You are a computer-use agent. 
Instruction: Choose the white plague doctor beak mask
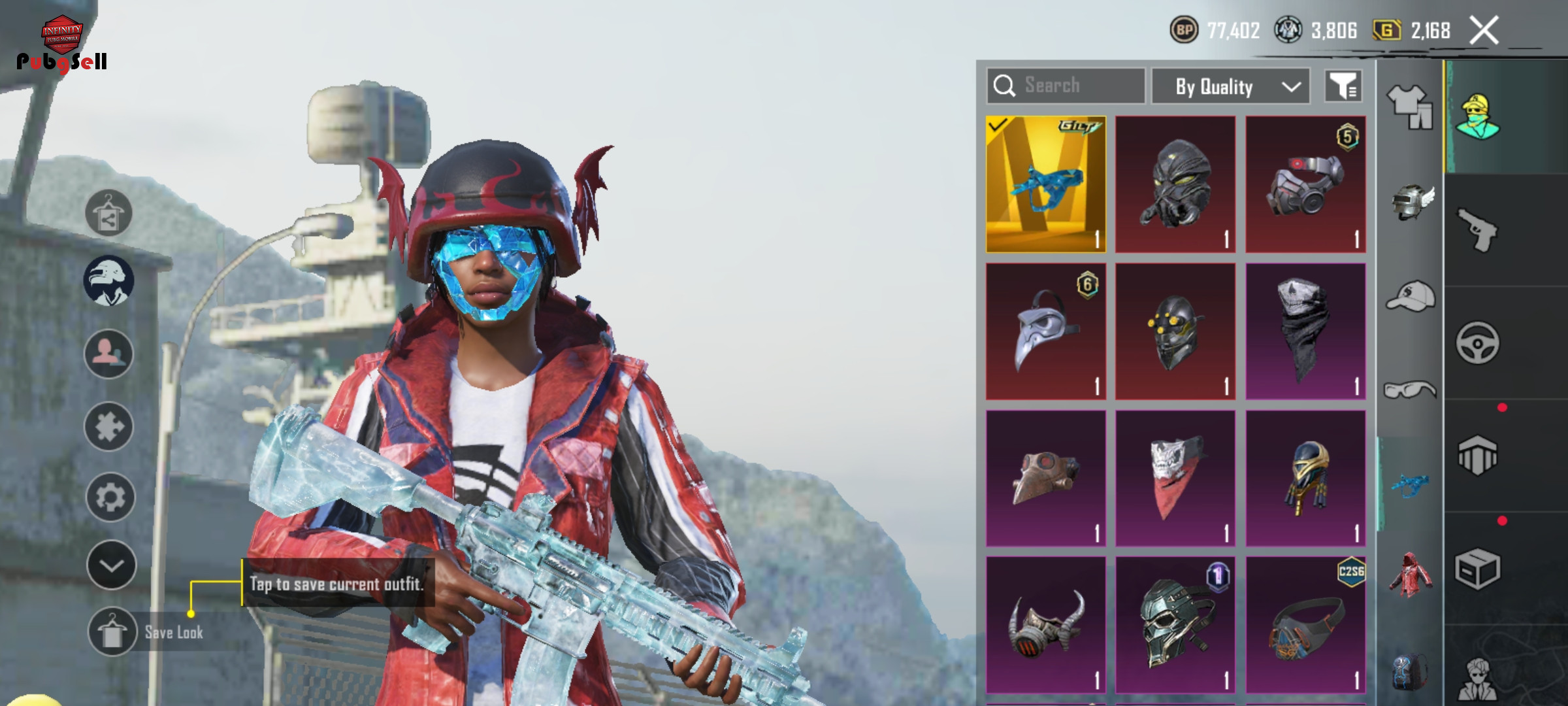(1045, 331)
